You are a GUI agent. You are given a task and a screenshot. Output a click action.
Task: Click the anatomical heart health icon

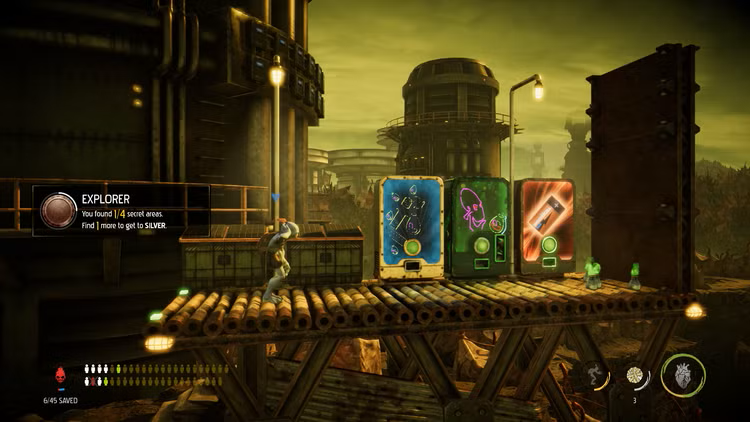[683, 375]
